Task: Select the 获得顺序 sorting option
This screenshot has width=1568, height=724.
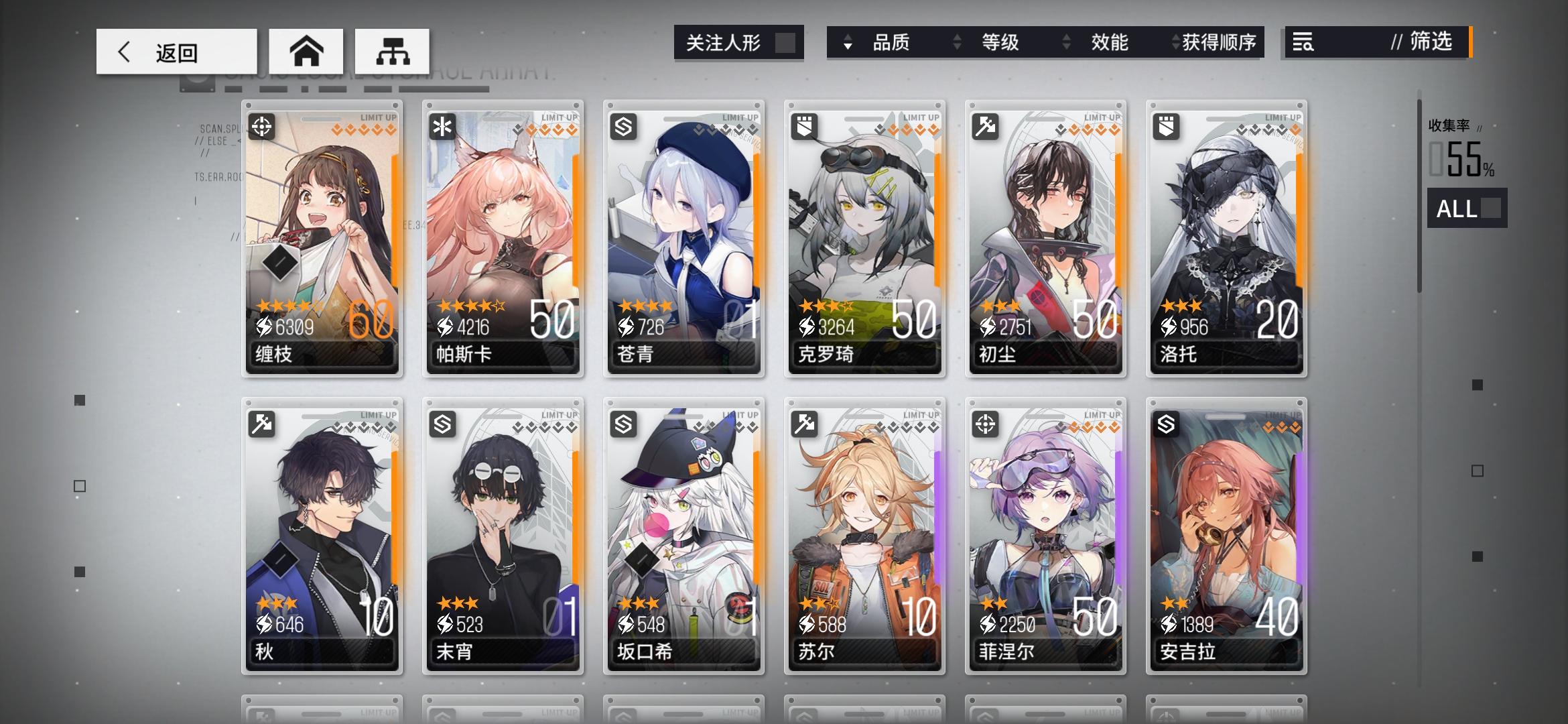Action: [x=1221, y=42]
